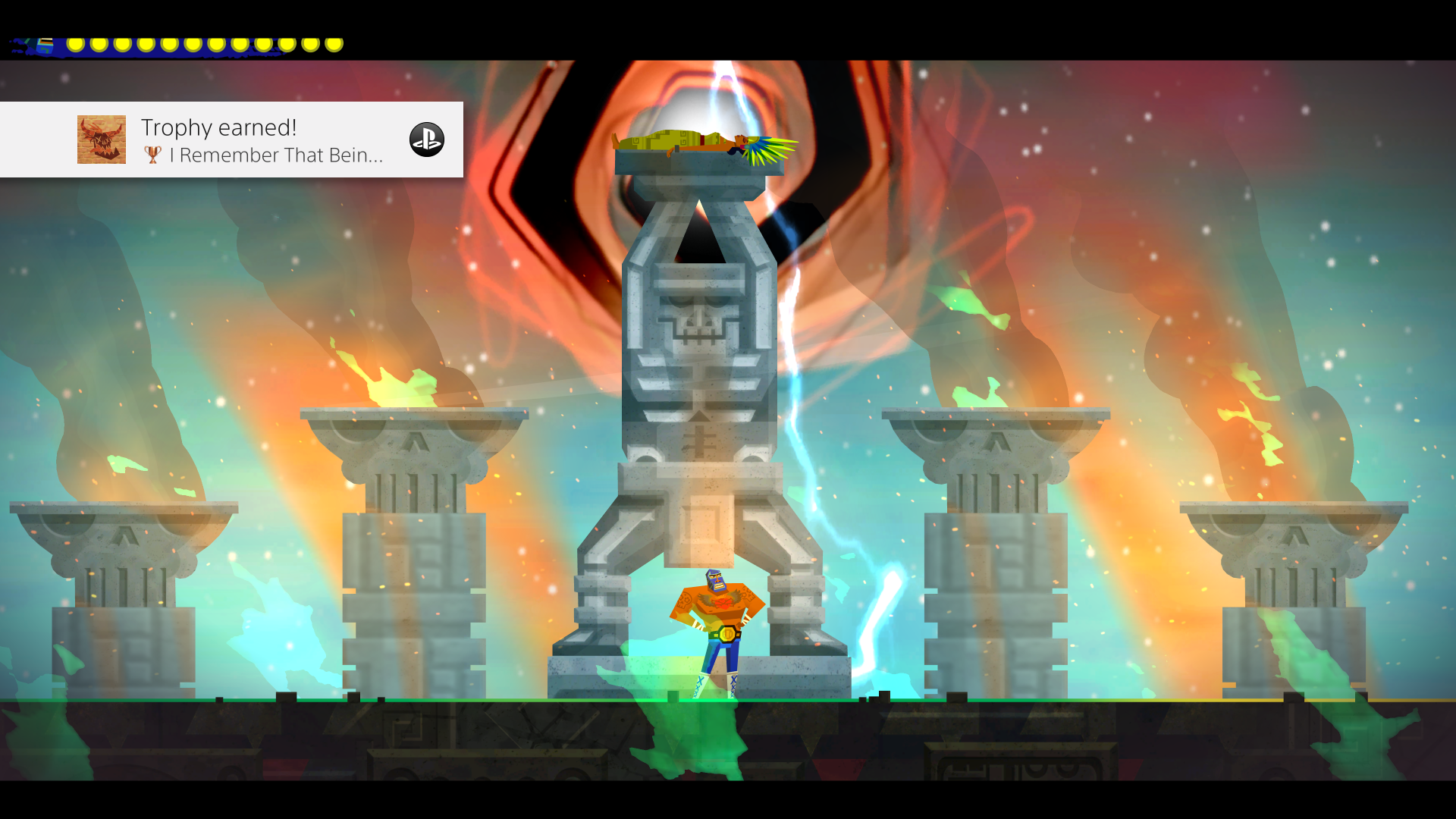This screenshot has height=819, width=1456.
Task: Click the last yellow stamina orb
Action: point(334,43)
